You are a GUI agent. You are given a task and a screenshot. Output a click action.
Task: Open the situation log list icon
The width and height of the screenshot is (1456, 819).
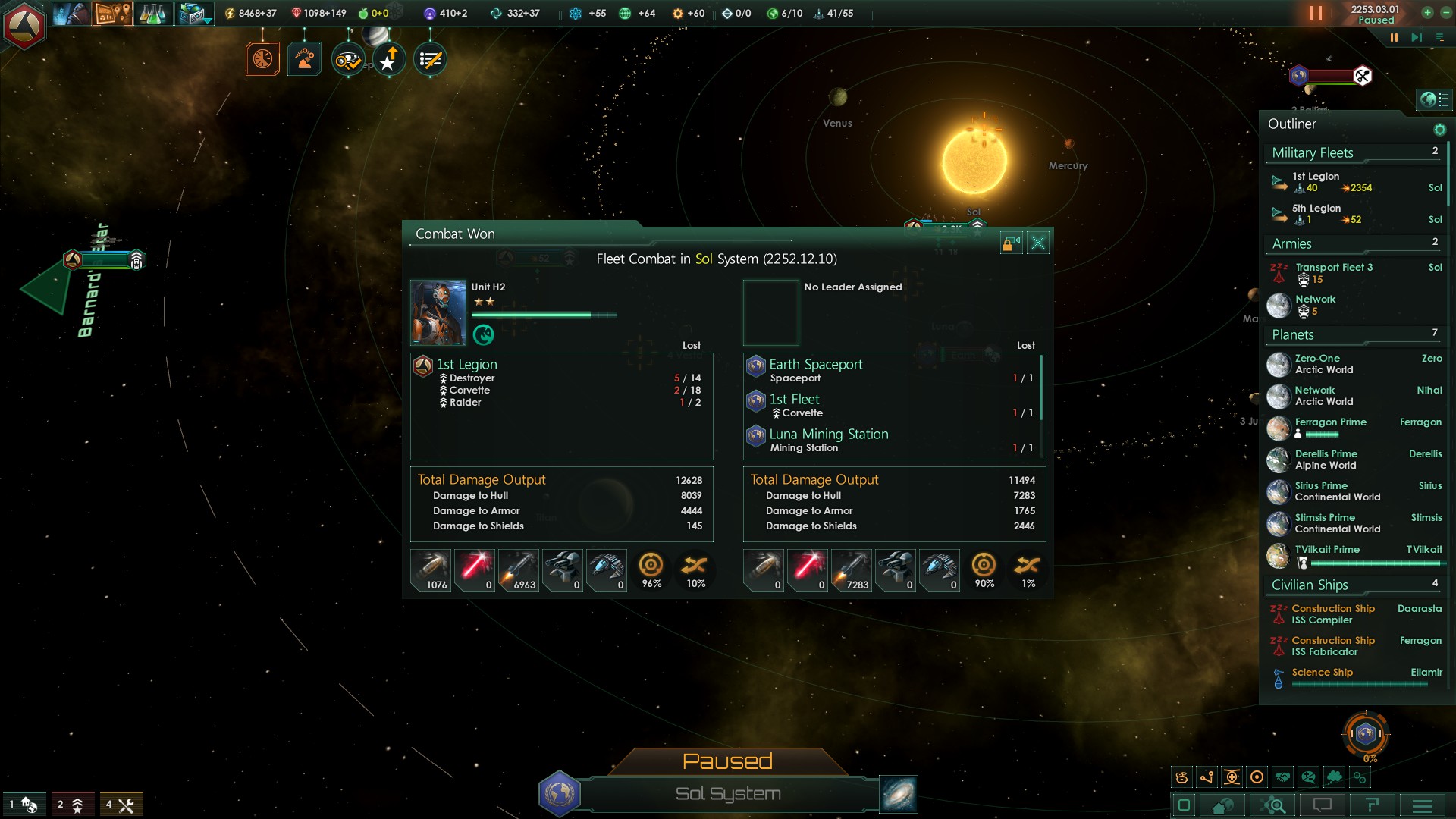pos(430,60)
